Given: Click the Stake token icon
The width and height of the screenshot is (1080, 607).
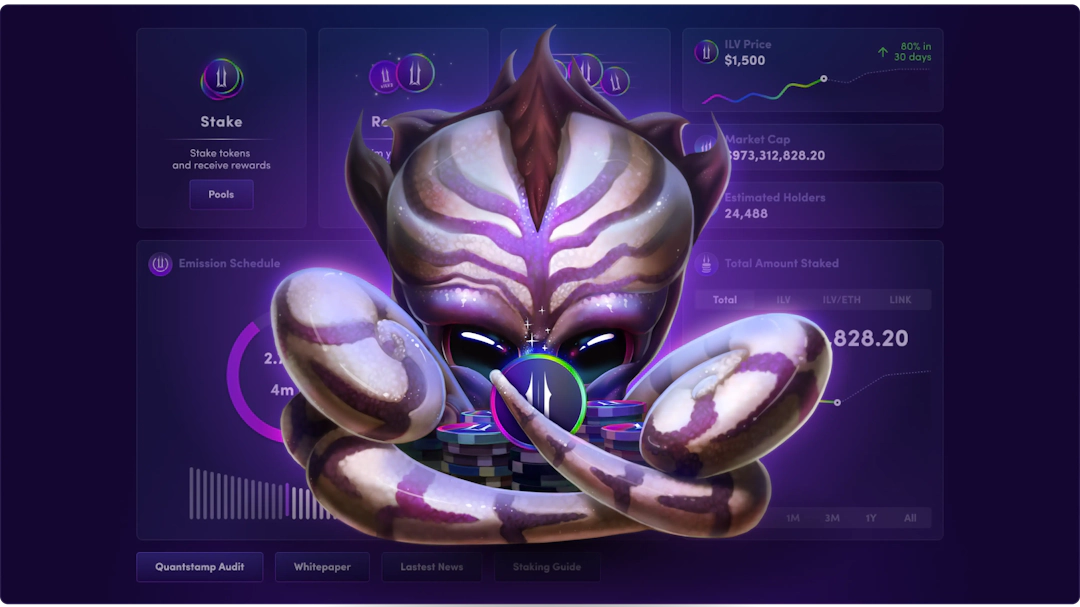Looking at the screenshot, I should 221,78.
